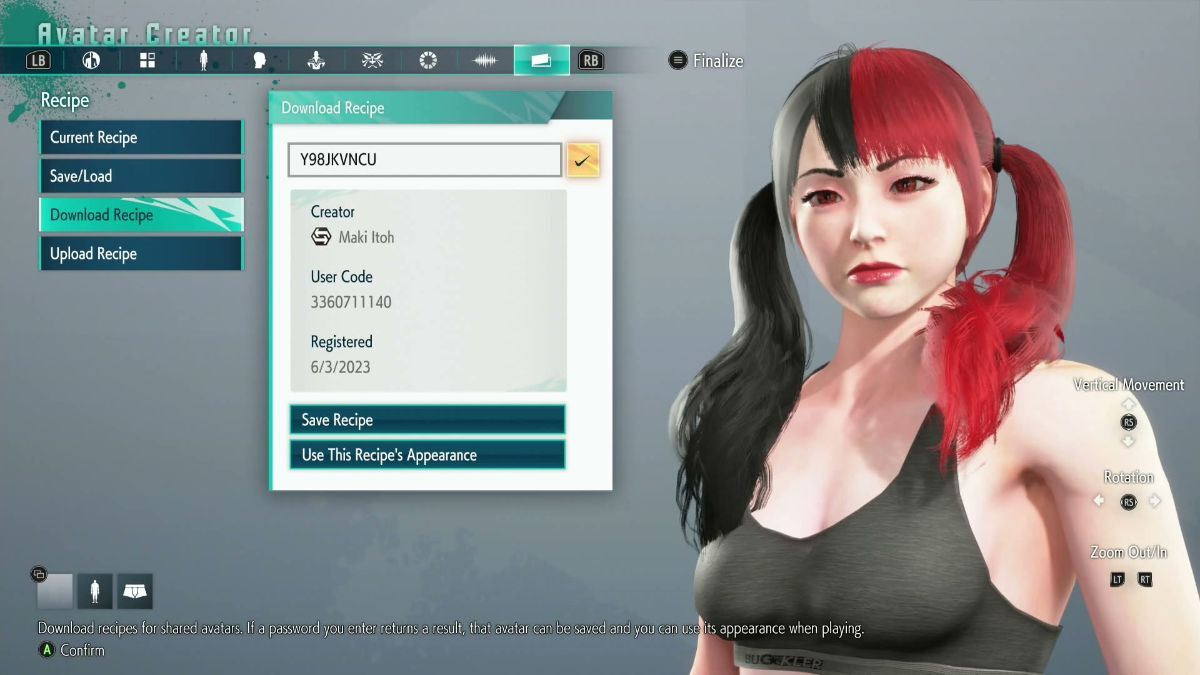This screenshot has width=1200, height=675.
Task: Choose Use This Recipe's Appearance
Action: click(x=427, y=455)
